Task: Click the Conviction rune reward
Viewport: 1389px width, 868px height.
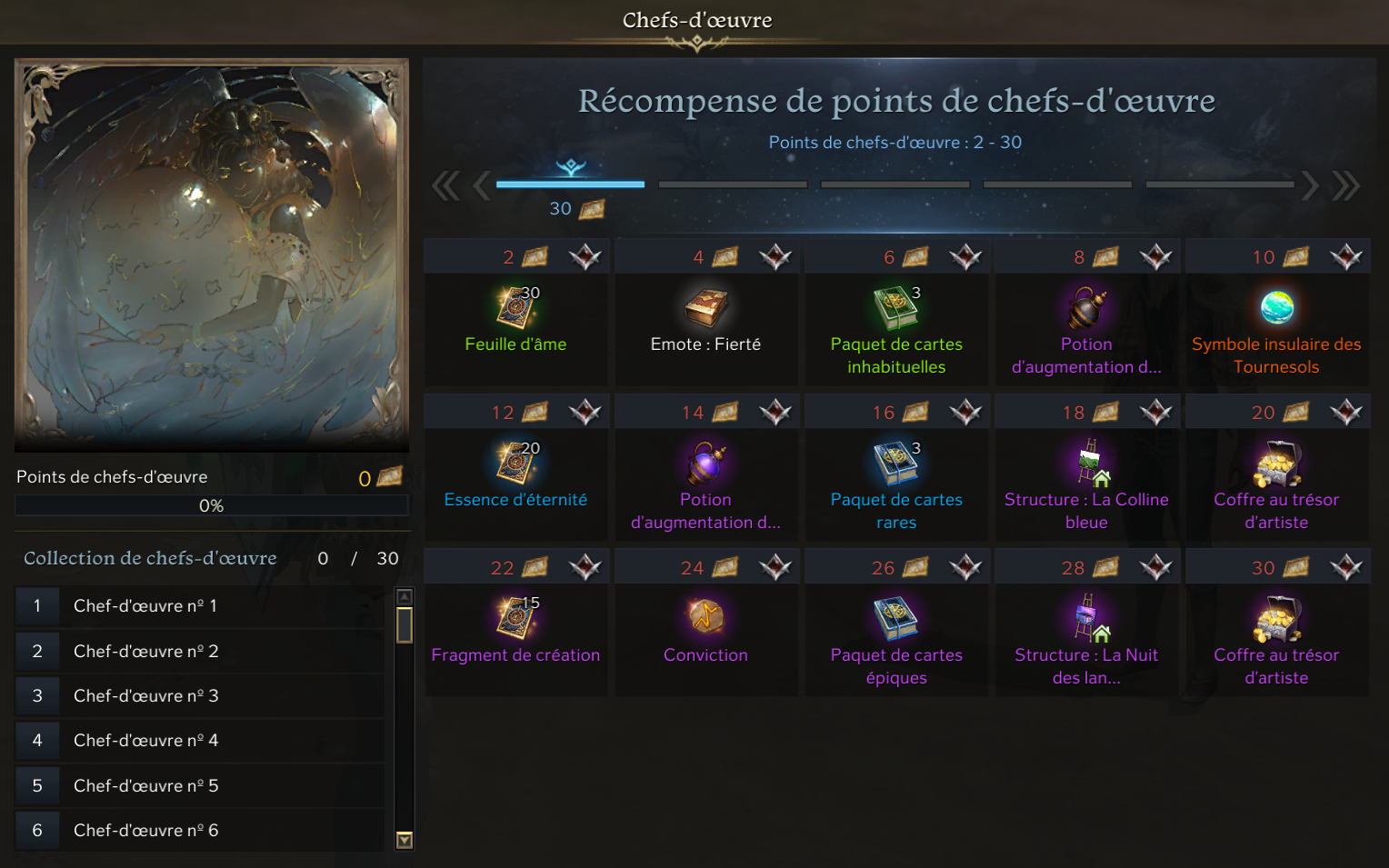Action: click(x=705, y=618)
